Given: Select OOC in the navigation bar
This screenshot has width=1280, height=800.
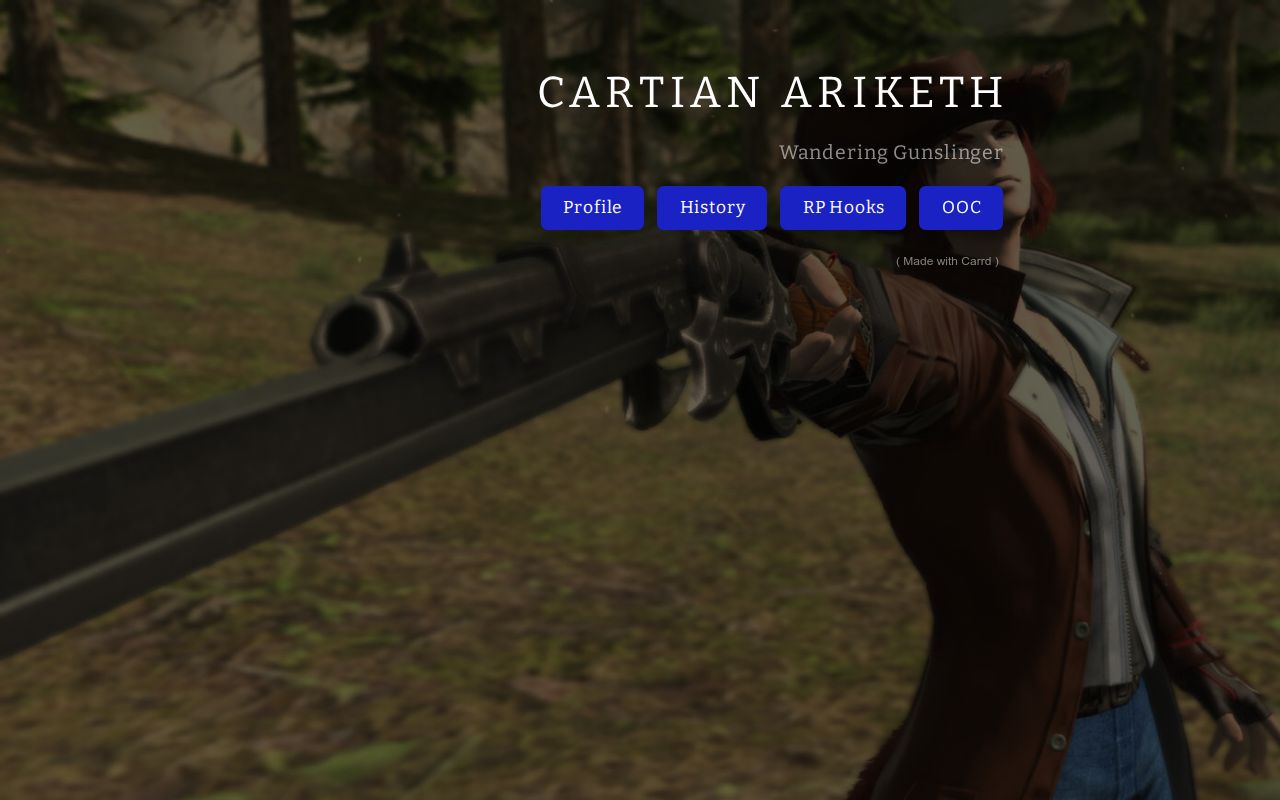Looking at the screenshot, I should coord(960,208).
